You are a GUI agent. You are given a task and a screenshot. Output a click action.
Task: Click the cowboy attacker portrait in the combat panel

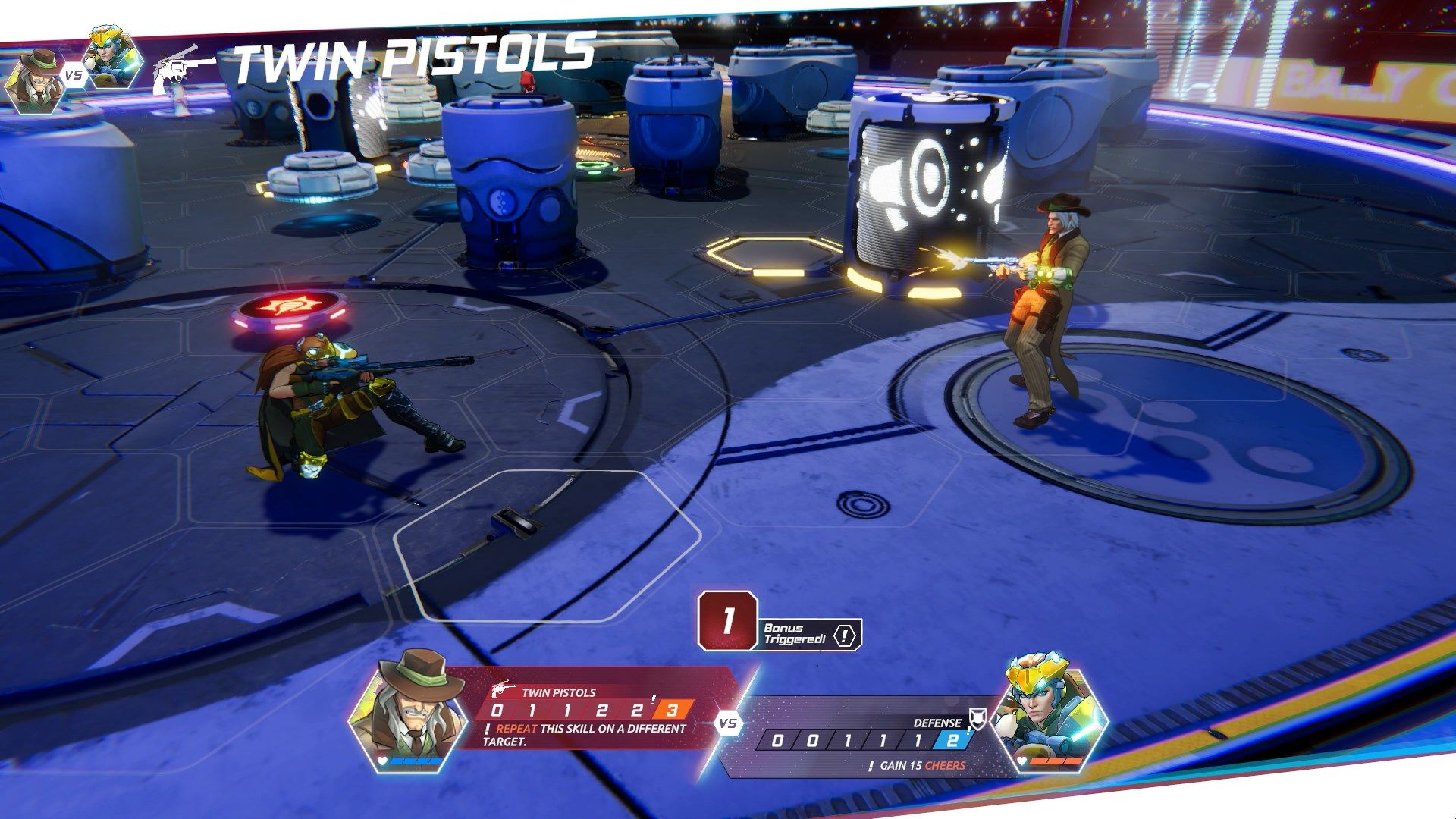[x=407, y=711]
